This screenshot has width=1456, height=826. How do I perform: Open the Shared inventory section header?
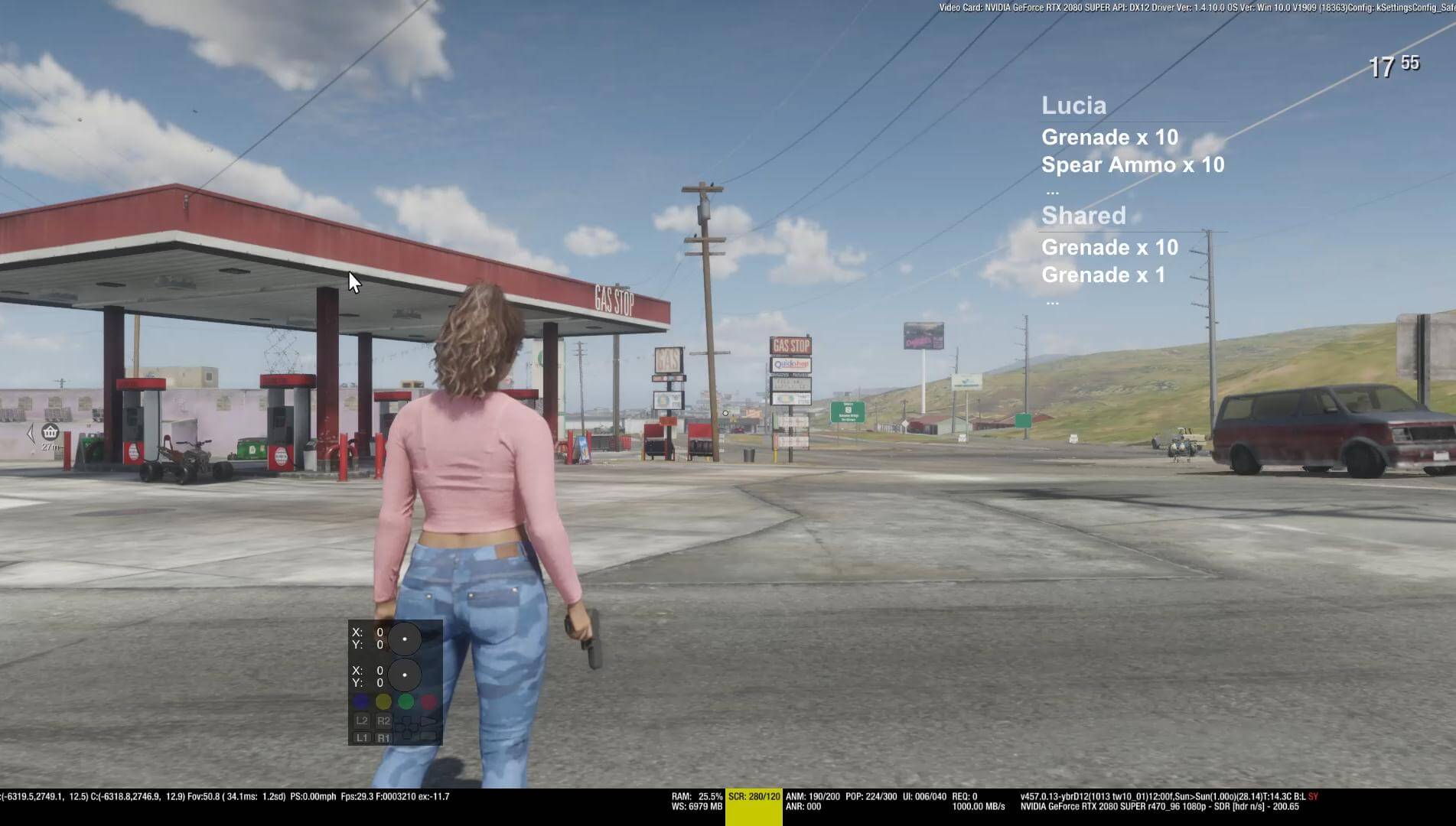[x=1083, y=216]
